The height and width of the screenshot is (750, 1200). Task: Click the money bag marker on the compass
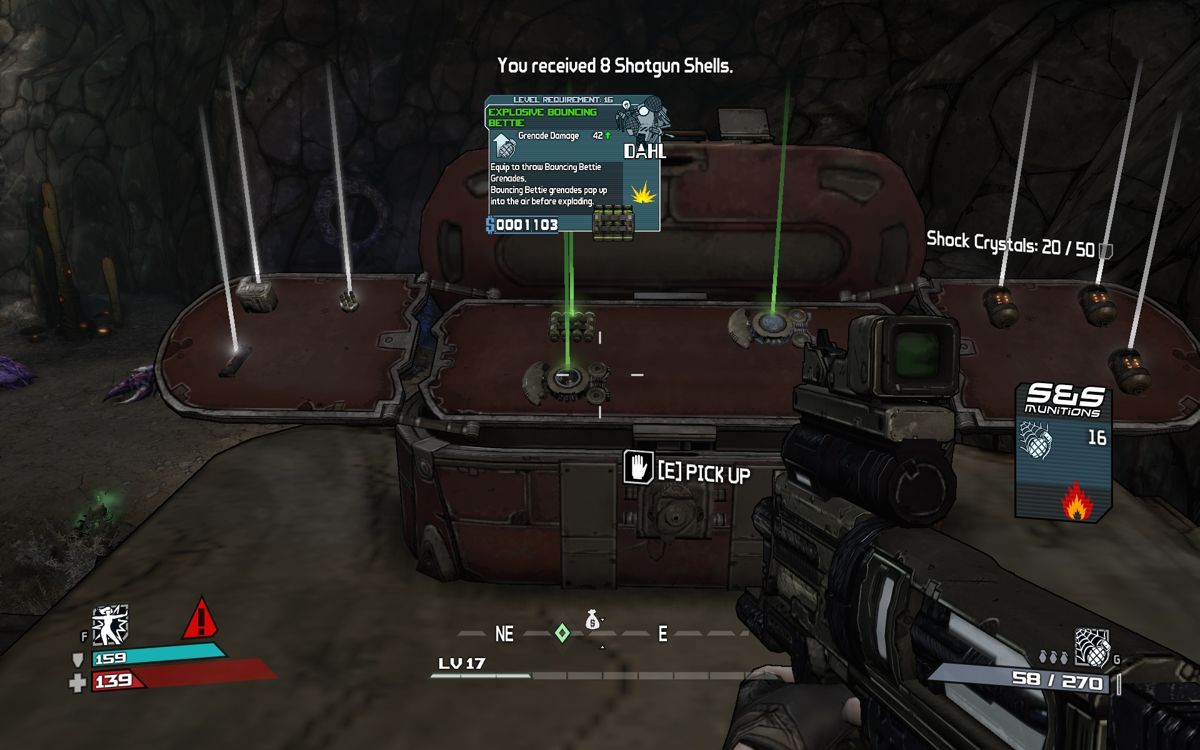pyautogui.click(x=592, y=621)
